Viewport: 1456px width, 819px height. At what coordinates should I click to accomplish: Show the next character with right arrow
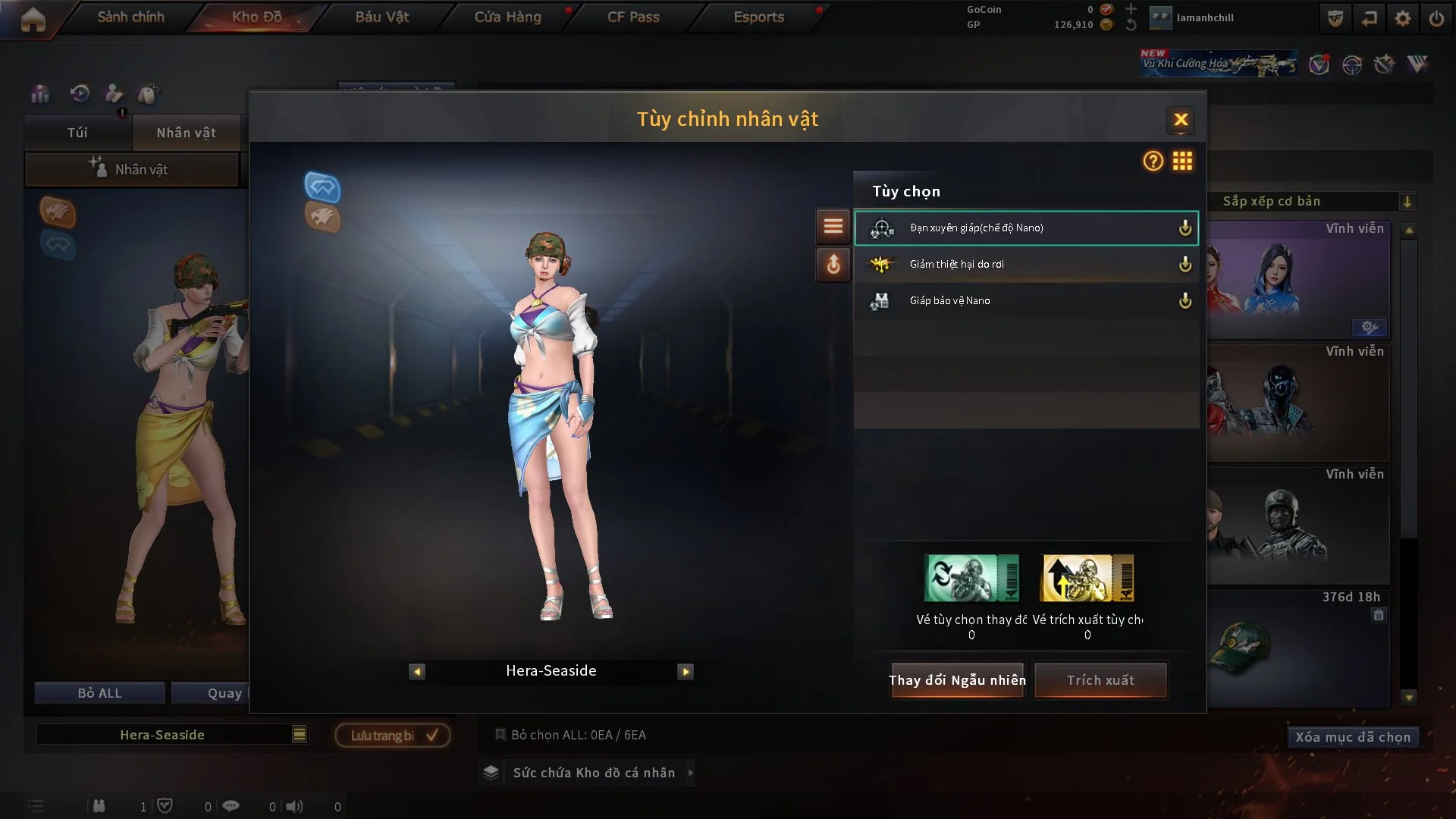(x=686, y=671)
